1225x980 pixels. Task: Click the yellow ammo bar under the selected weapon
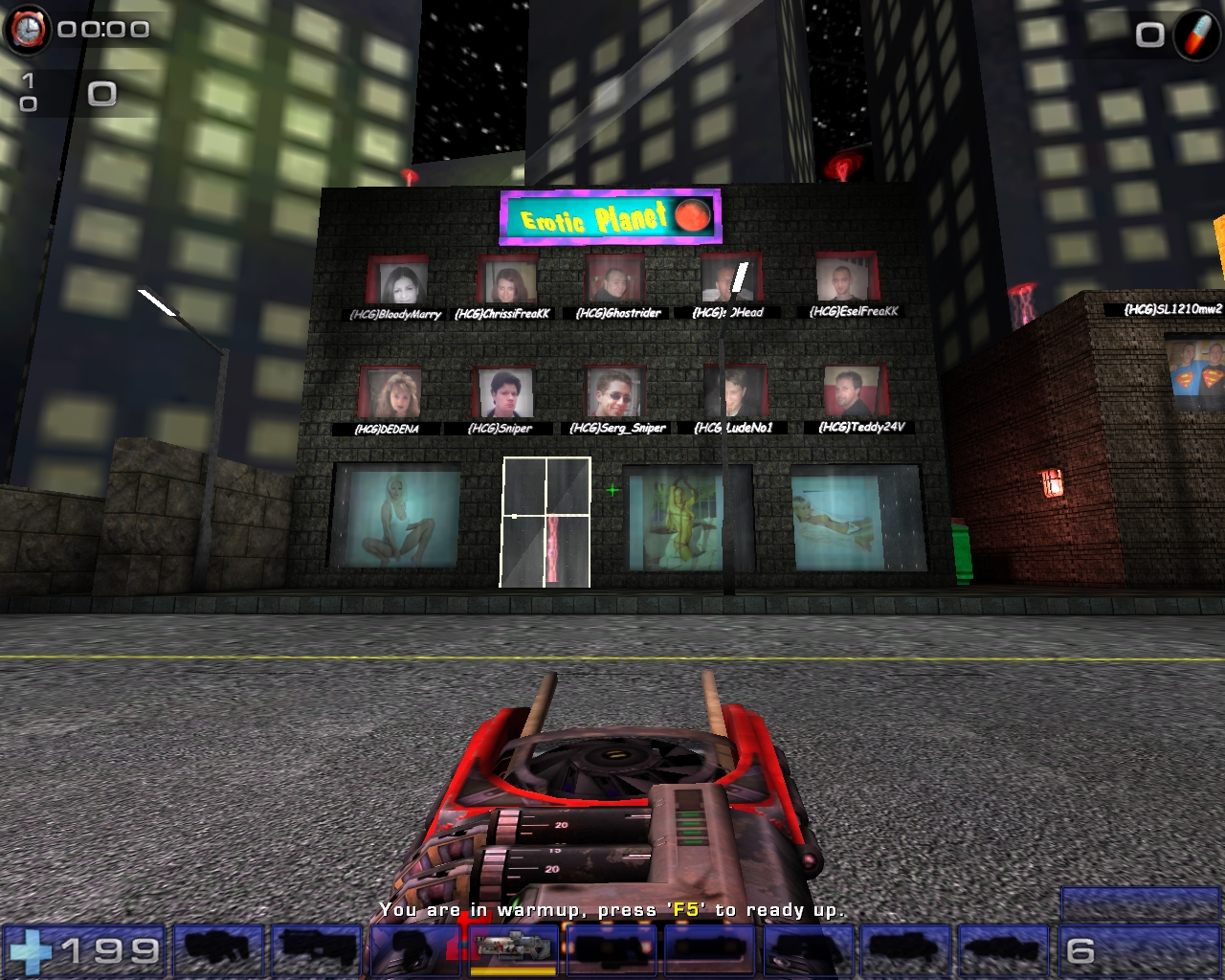[x=512, y=969]
